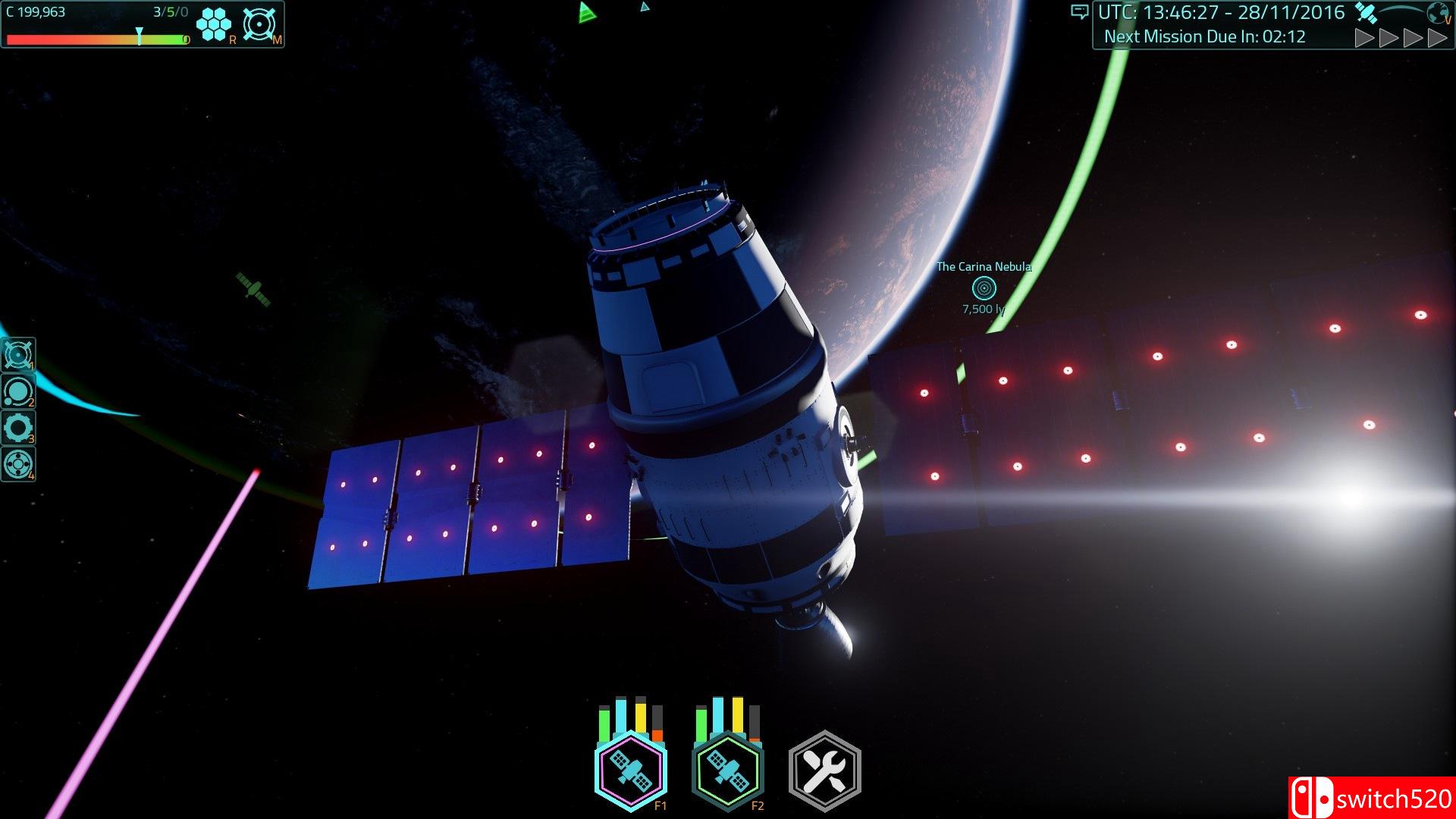Open the wrench maintenance tools panel
Screen dimensions: 1456x819
click(x=824, y=768)
